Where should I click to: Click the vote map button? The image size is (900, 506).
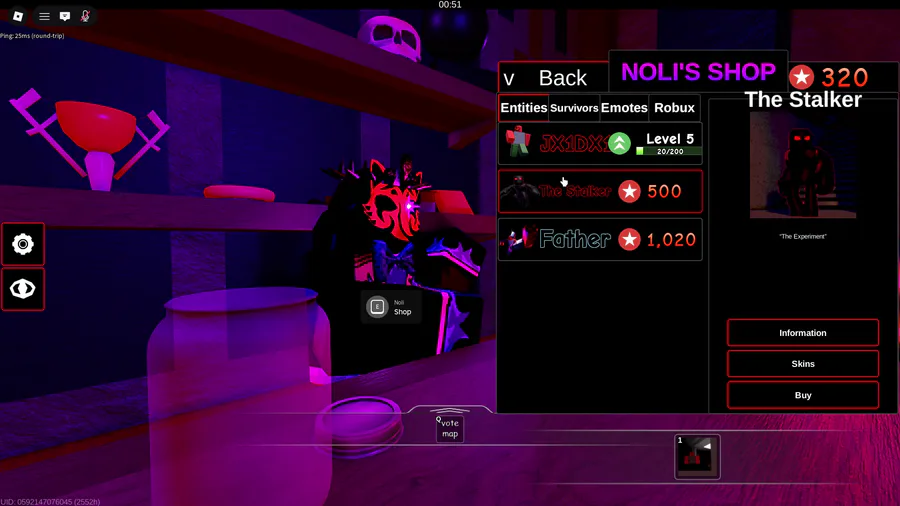click(450, 429)
